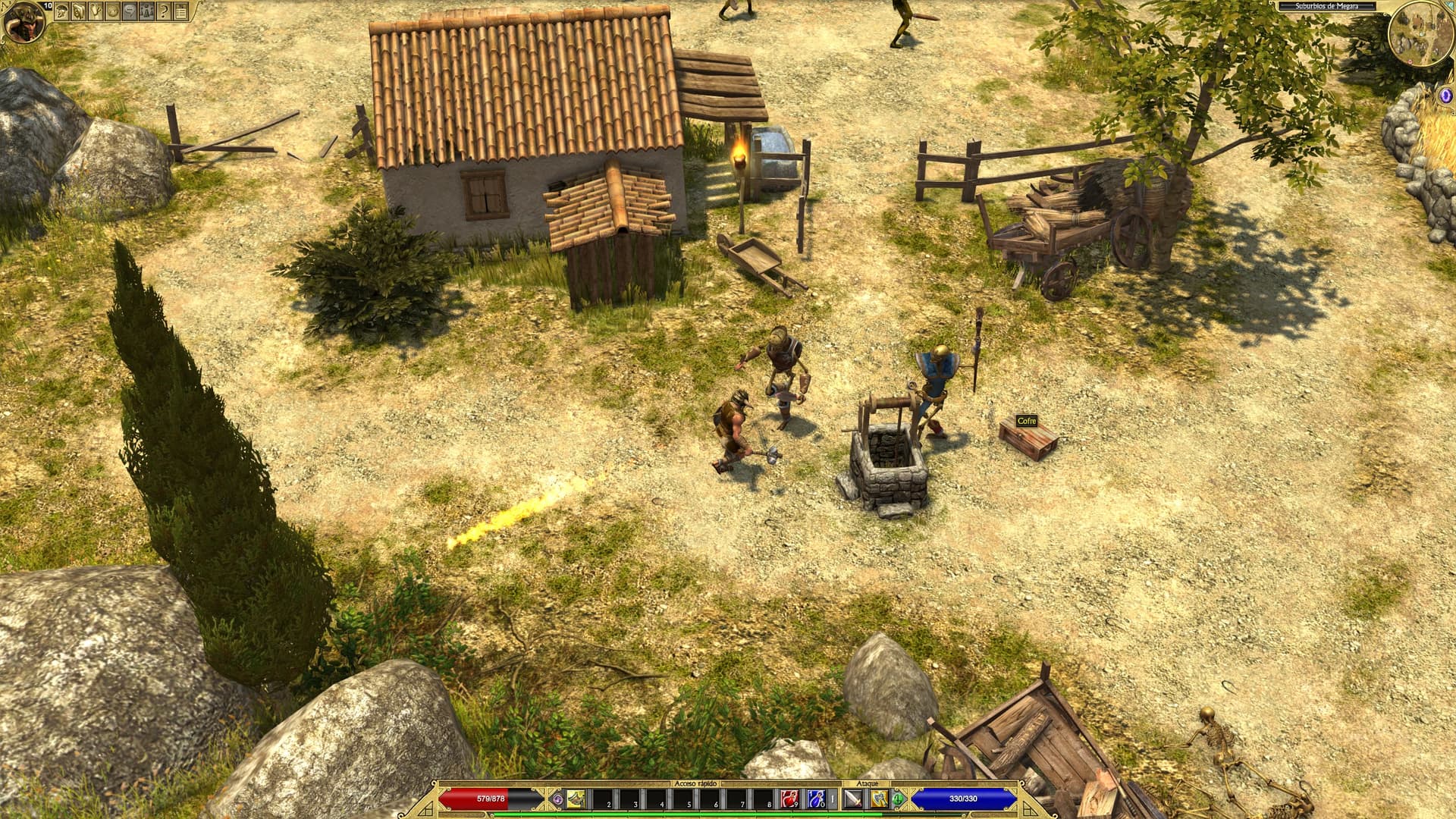Select the Cofre chest label
Screen dimensions: 1456x819
[x=1026, y=421]
